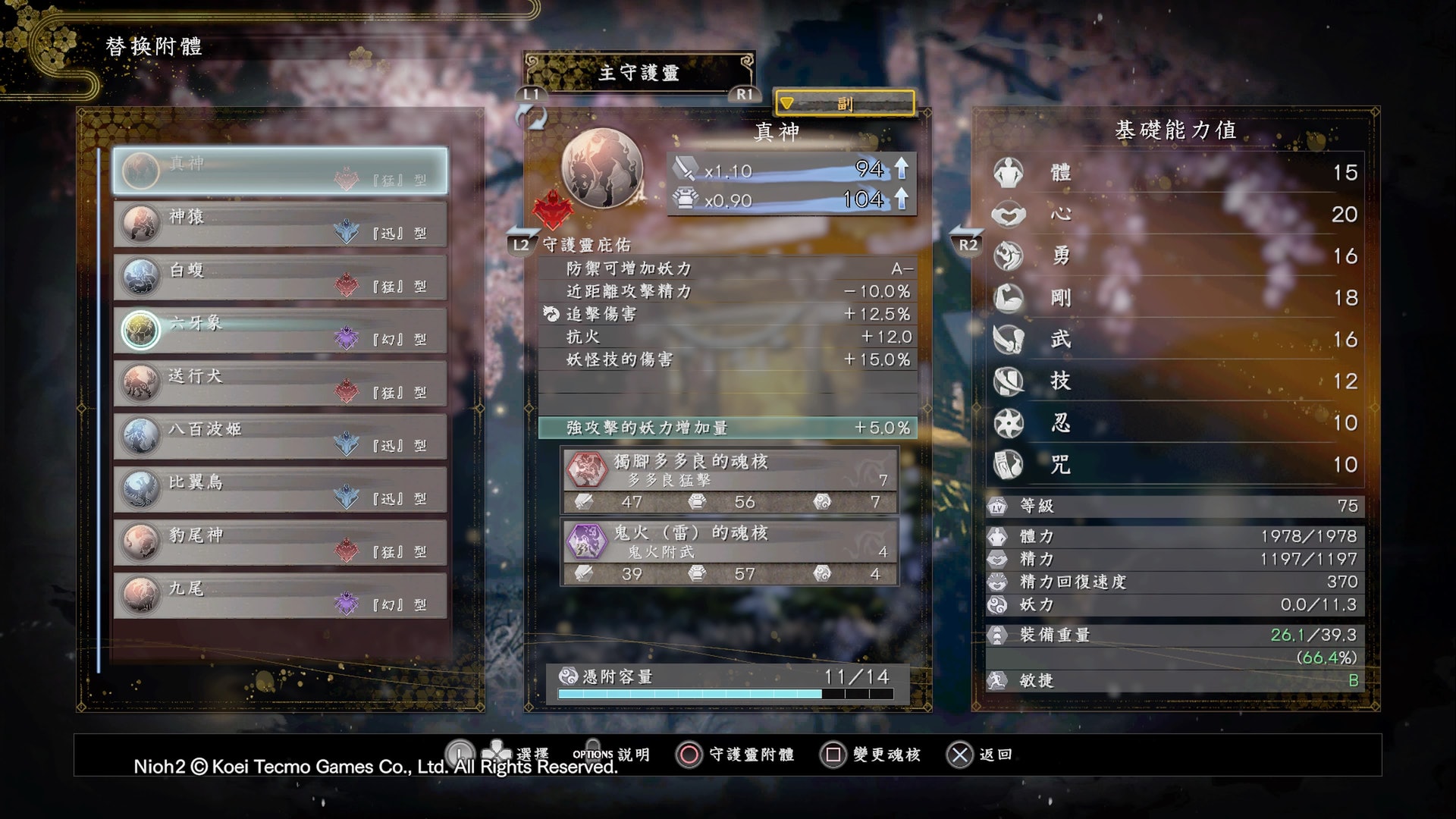
Task: Select 白蝮 from the spirit list
Action: point(280,278)
